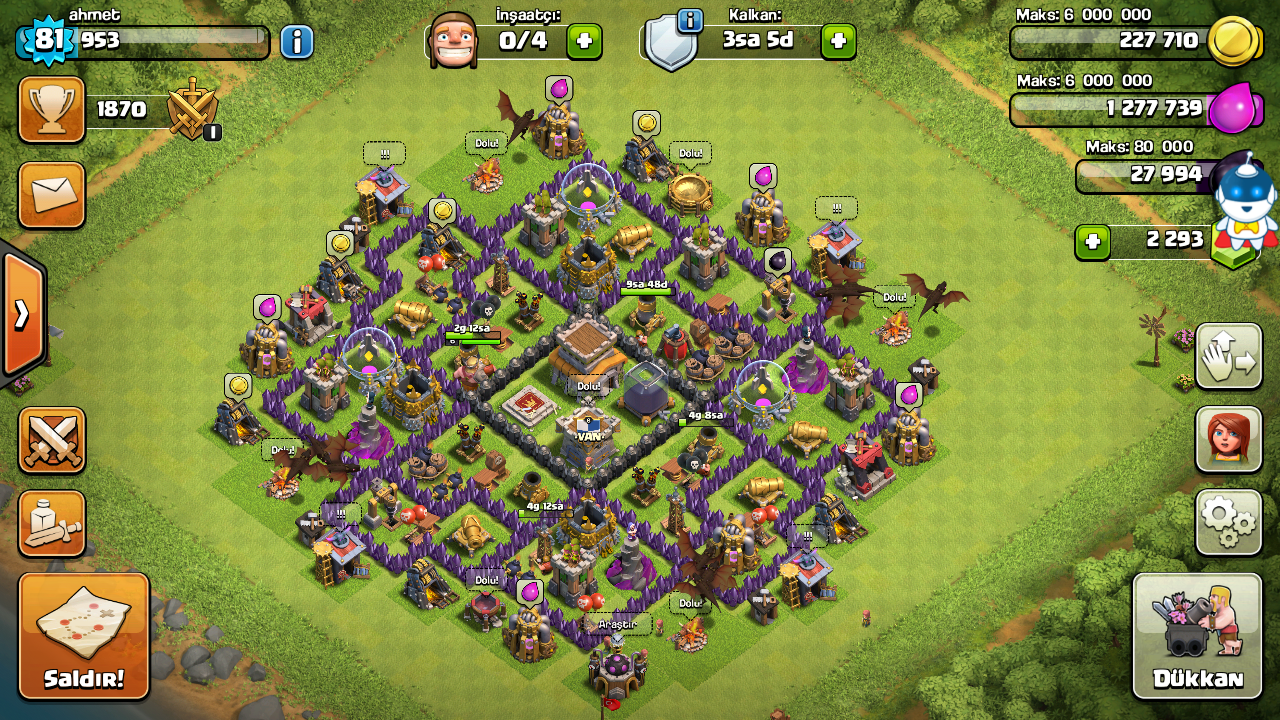Open the Dükkan shop

click(x=1197, y=636)
